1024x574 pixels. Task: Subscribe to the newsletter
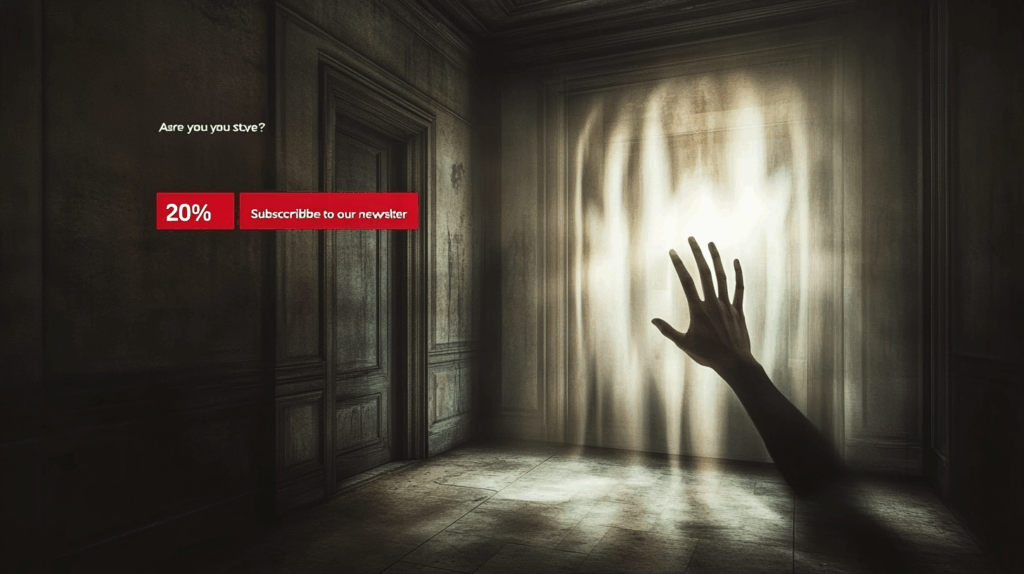(328, 212)
